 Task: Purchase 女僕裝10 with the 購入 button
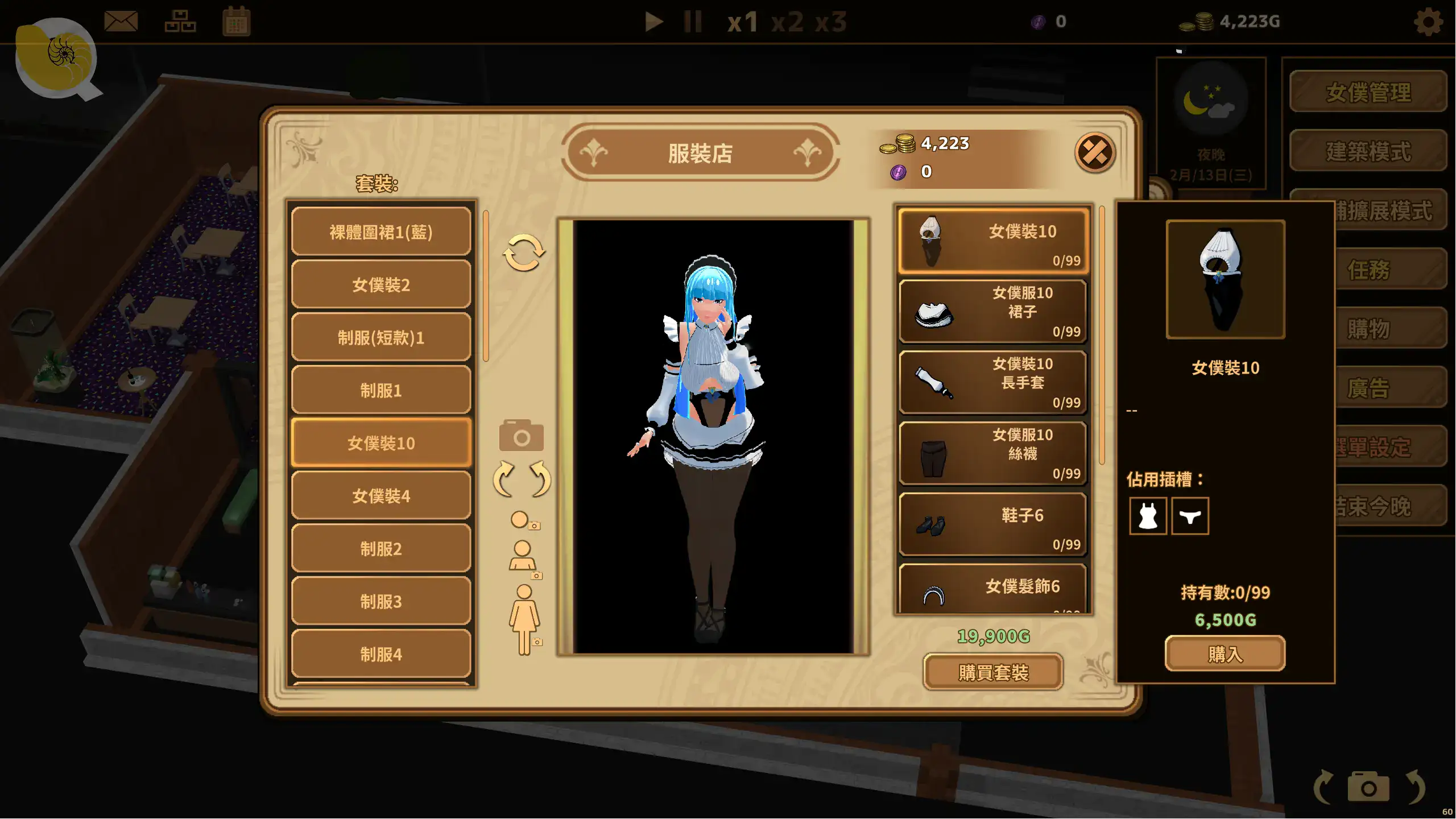tap(1225, 654)
